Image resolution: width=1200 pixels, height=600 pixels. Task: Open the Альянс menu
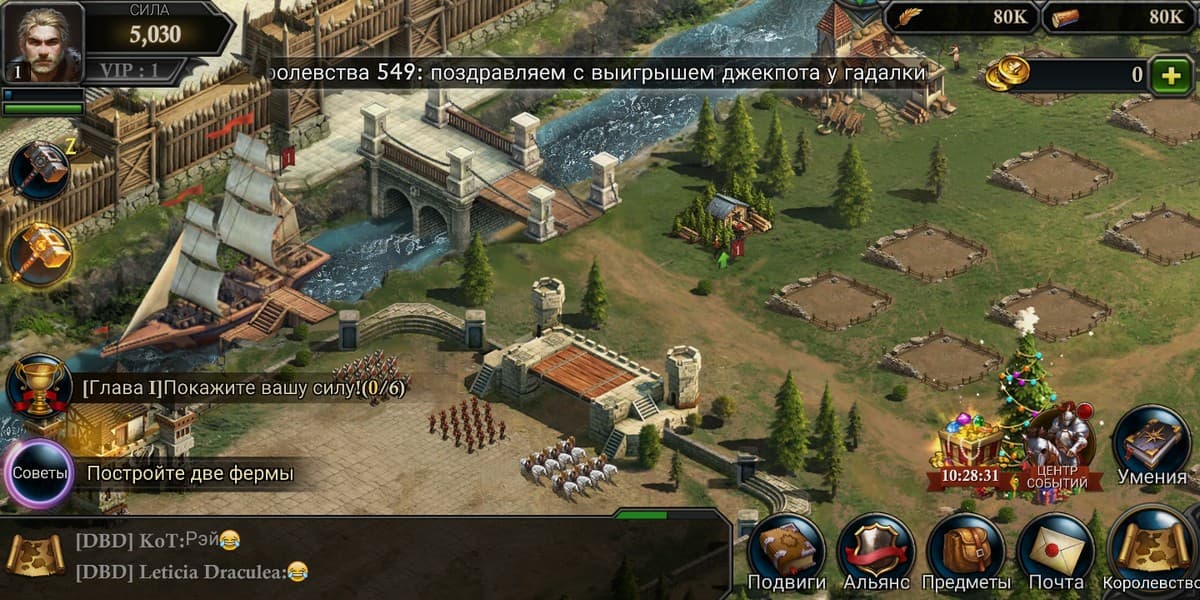tap(876, 553)
